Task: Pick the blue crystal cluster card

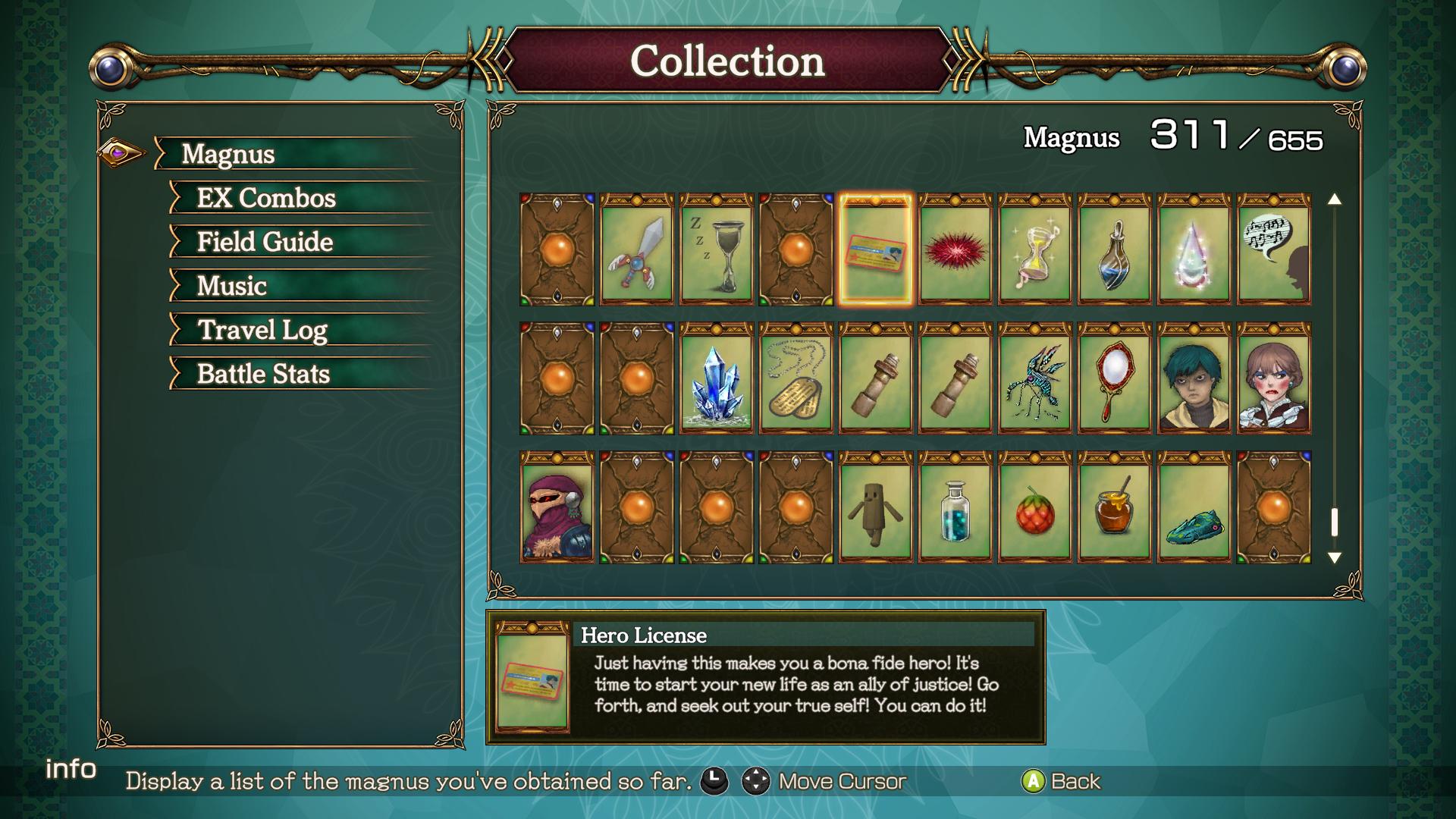Action: point(716,378)
